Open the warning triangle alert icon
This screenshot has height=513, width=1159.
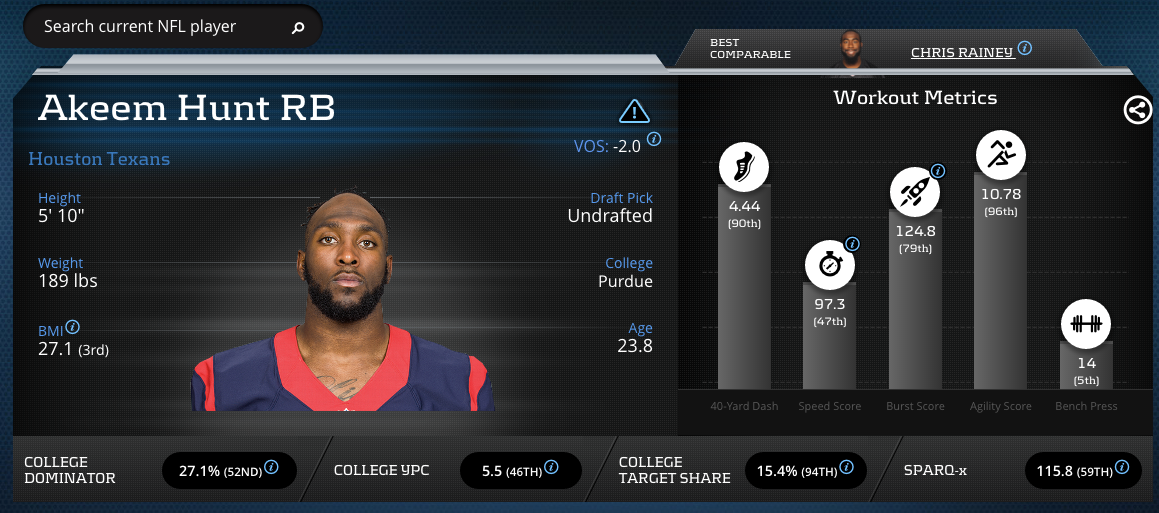(634, 110)
